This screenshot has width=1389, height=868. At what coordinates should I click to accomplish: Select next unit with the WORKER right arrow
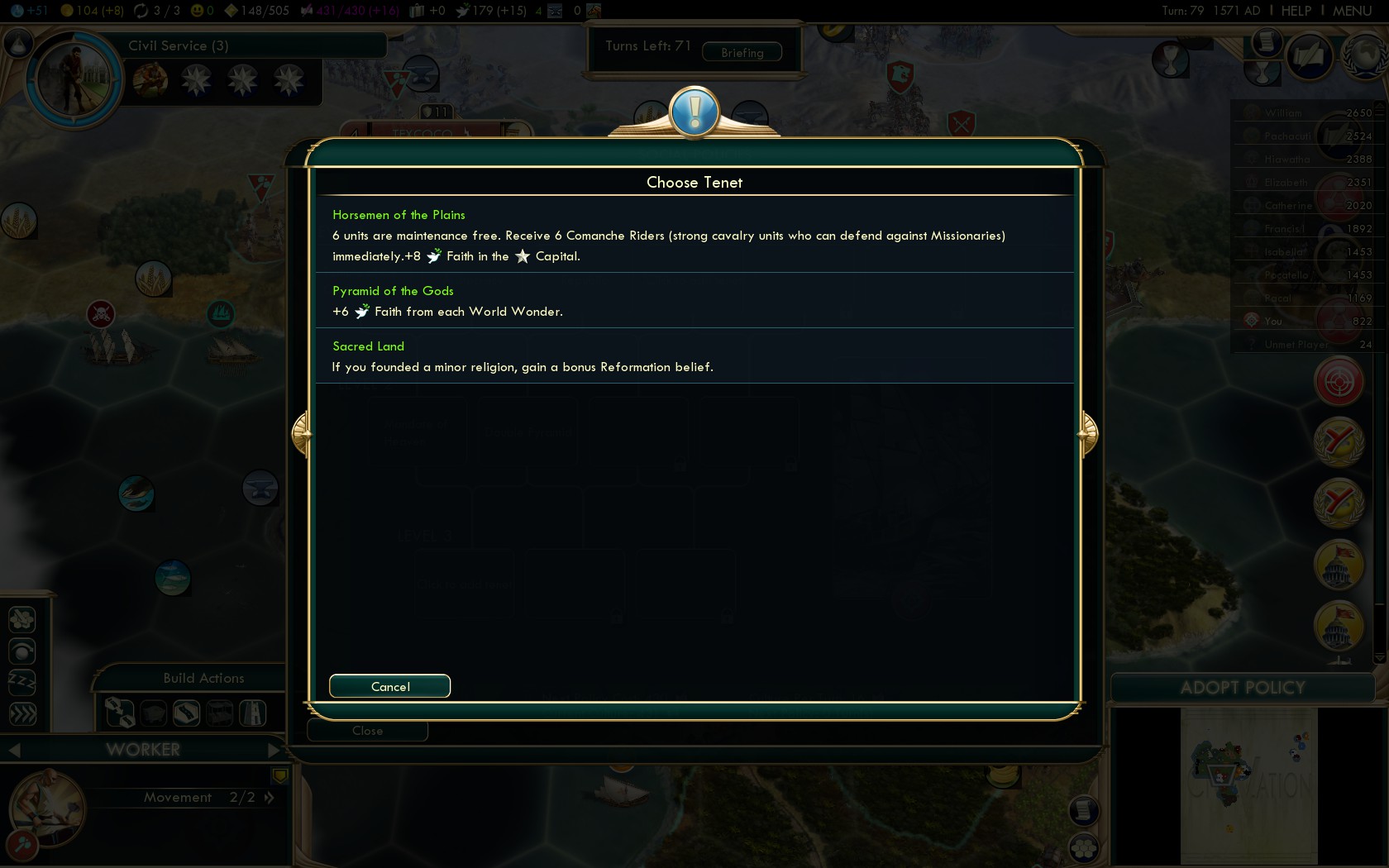pyautogui.click(x=274, y=750)
